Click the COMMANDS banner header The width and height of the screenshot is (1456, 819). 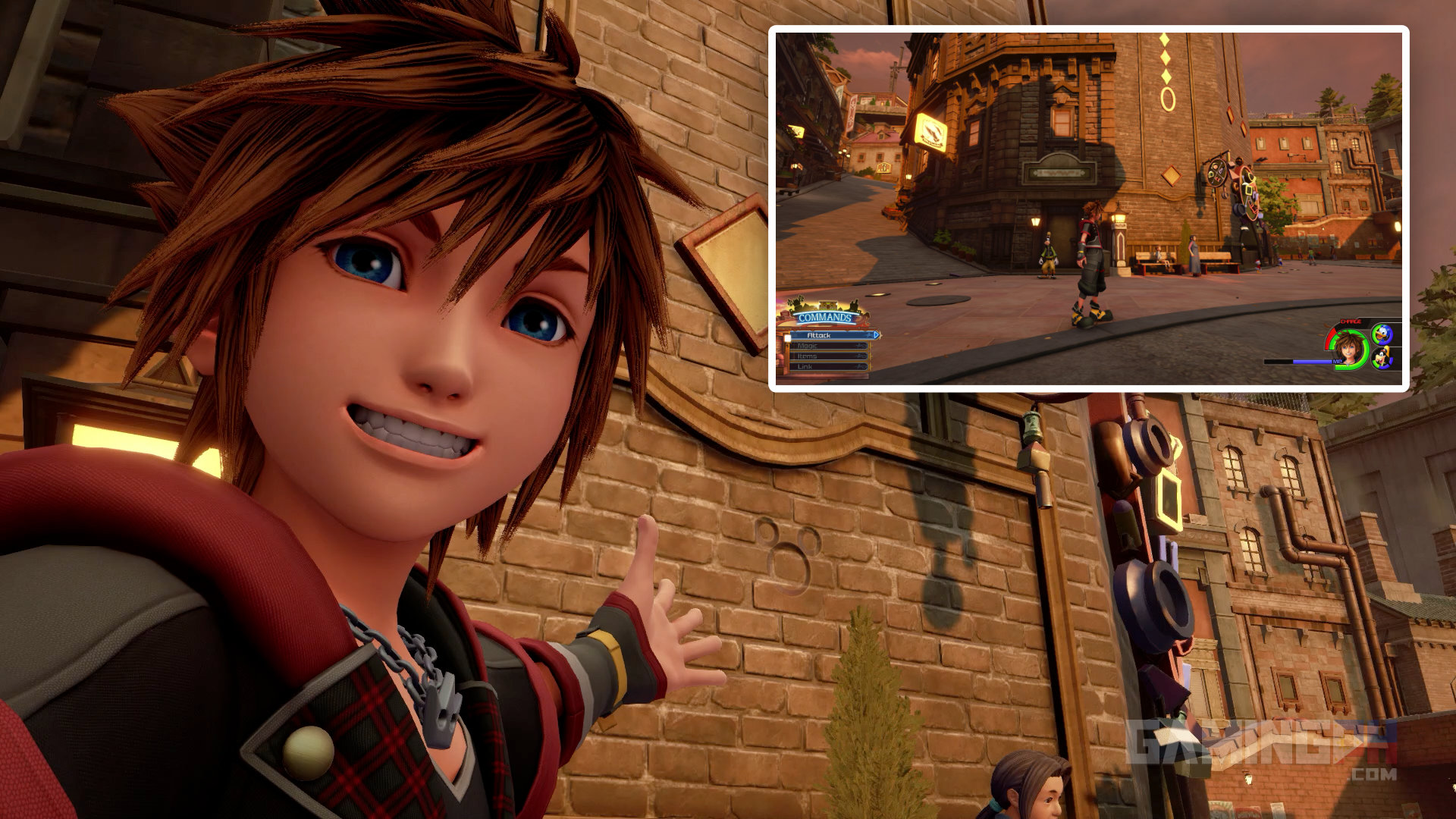point(824,317)
